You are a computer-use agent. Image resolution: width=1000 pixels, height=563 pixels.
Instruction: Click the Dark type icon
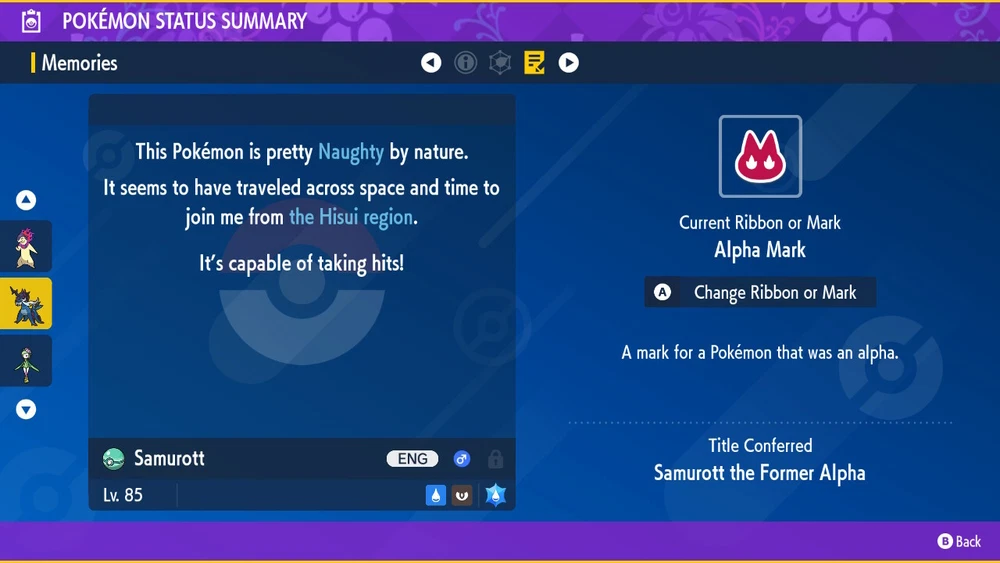tap(462, 494)
